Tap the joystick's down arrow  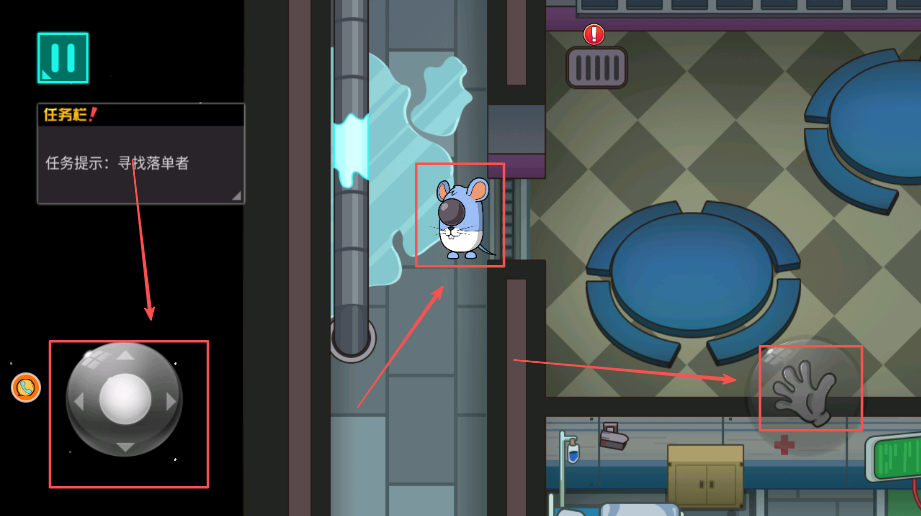[125, 446]
